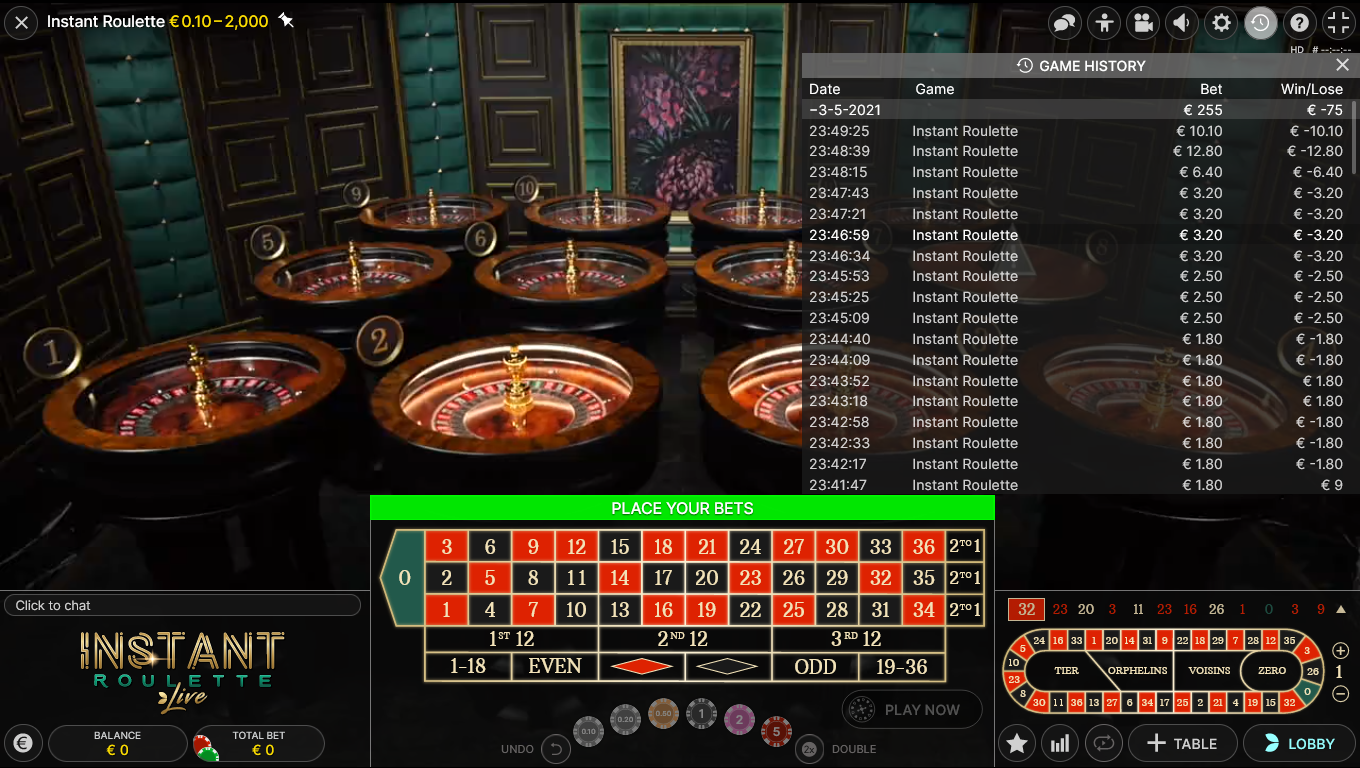Open the statistics bar chart

click(x=1060, y=743)
